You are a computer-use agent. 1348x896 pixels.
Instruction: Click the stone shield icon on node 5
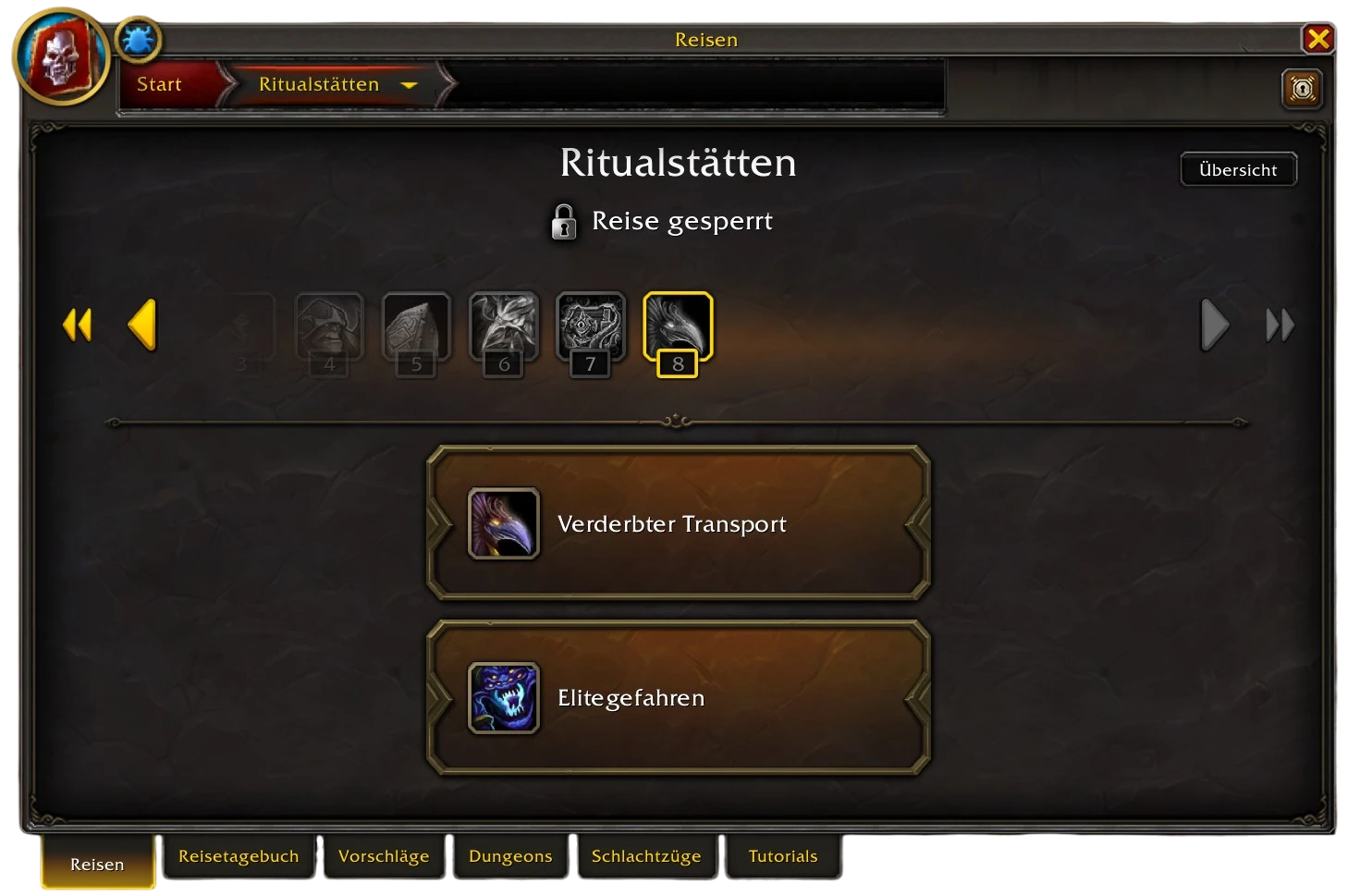click(x=417, y=325)
